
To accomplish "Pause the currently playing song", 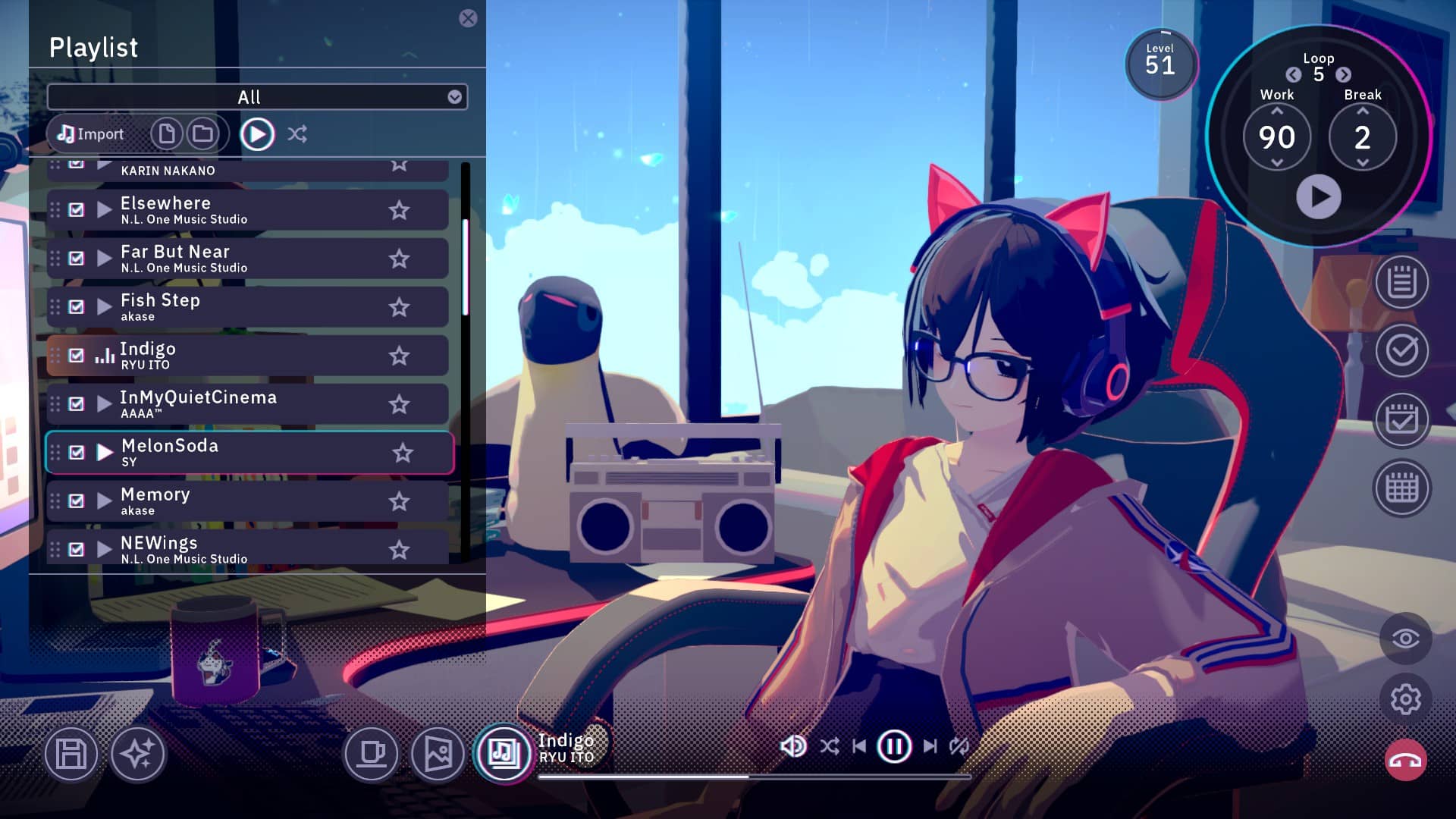I will point(893,746).
